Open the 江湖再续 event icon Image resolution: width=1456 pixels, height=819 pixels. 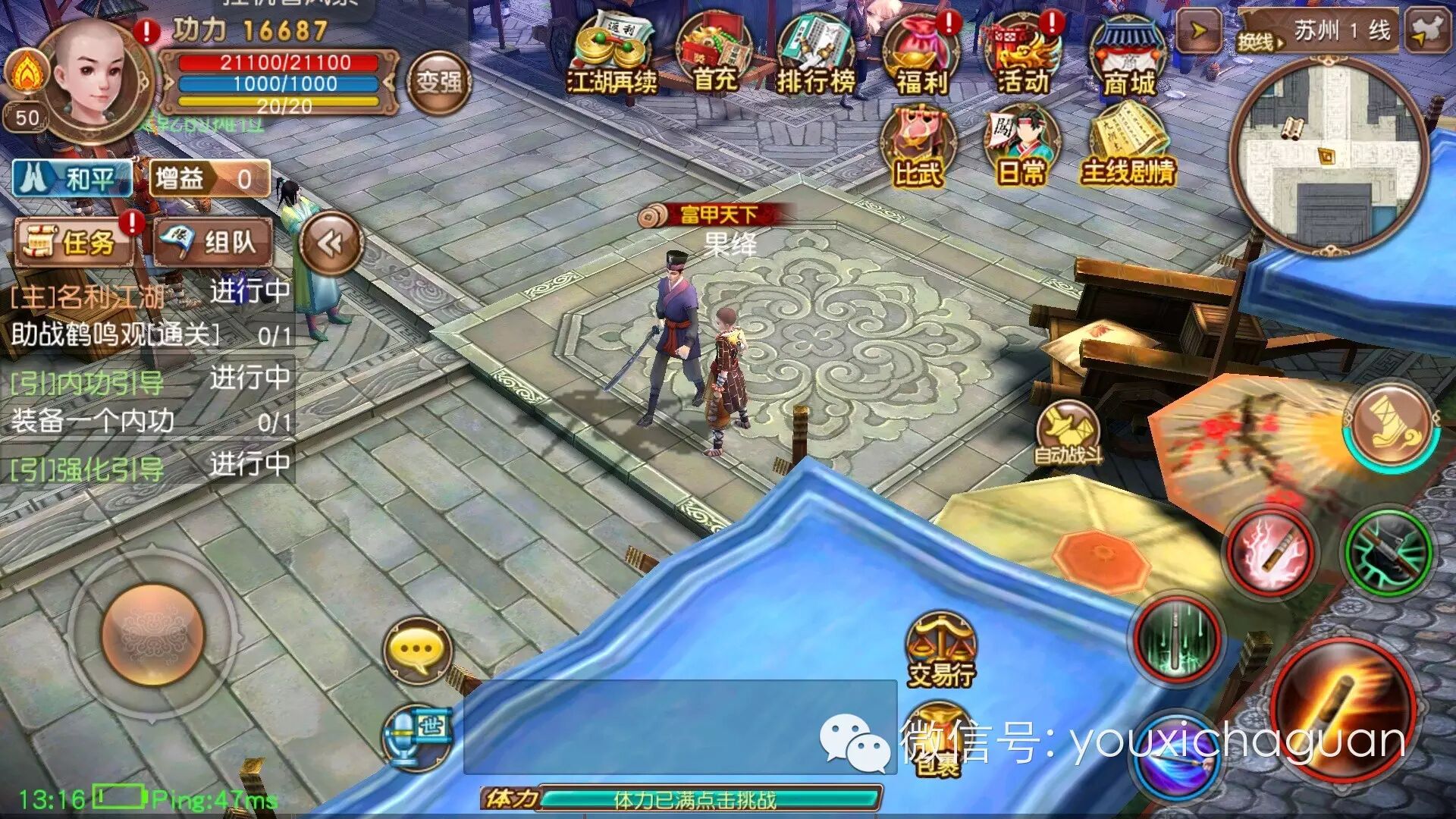click(612, 55)
